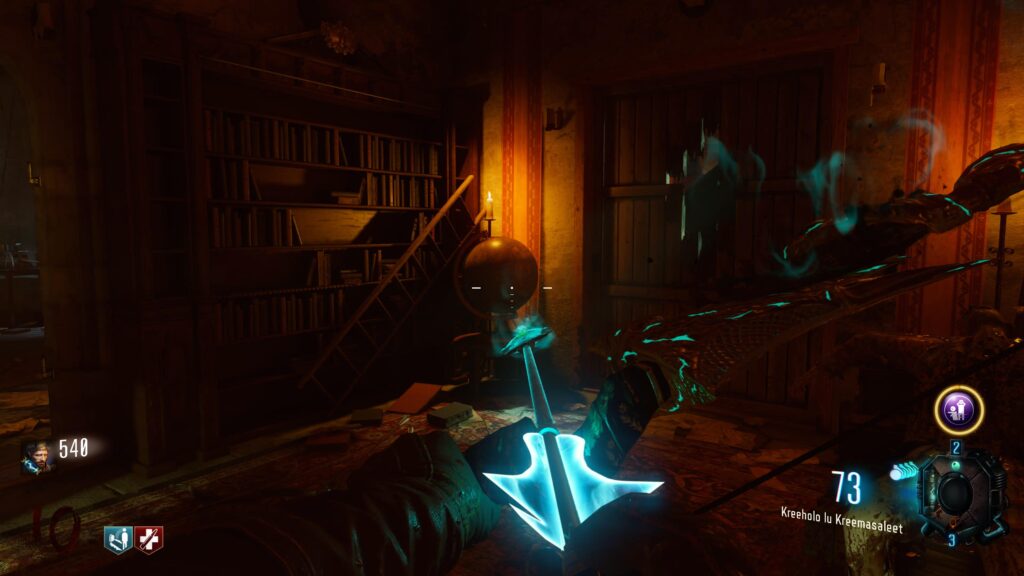This screenshot has width=1024, height=576.
Task: Select the red Juggernog perk icon
Action: [149, 540]
